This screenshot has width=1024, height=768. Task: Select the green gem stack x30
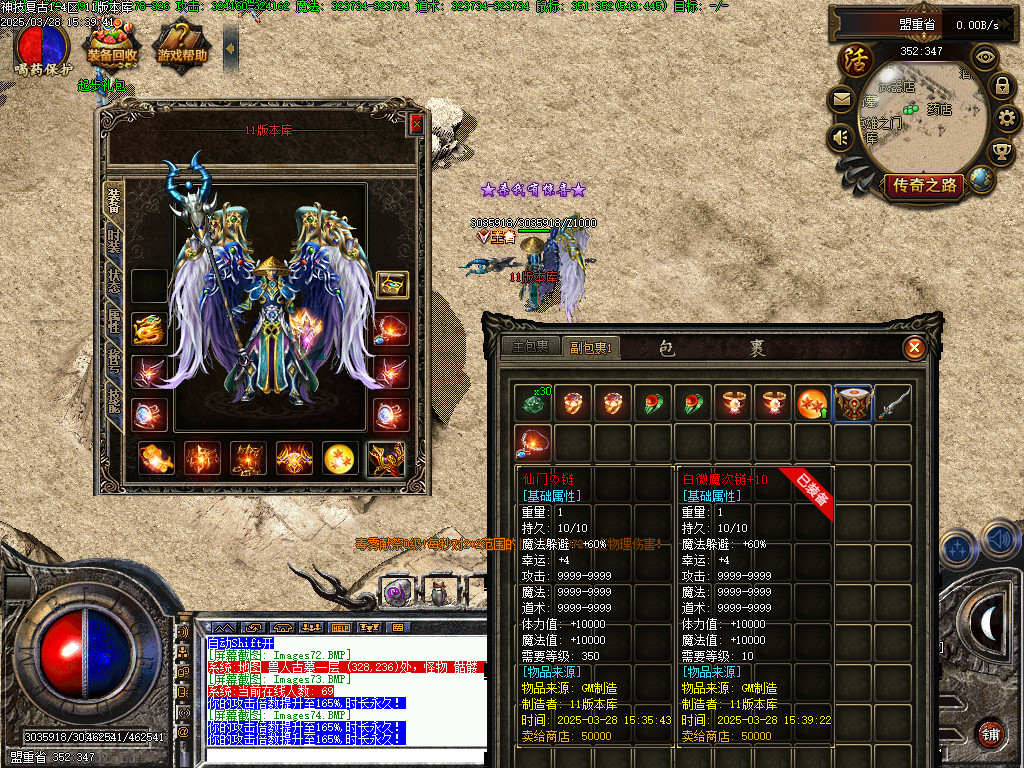coord(533,404)
